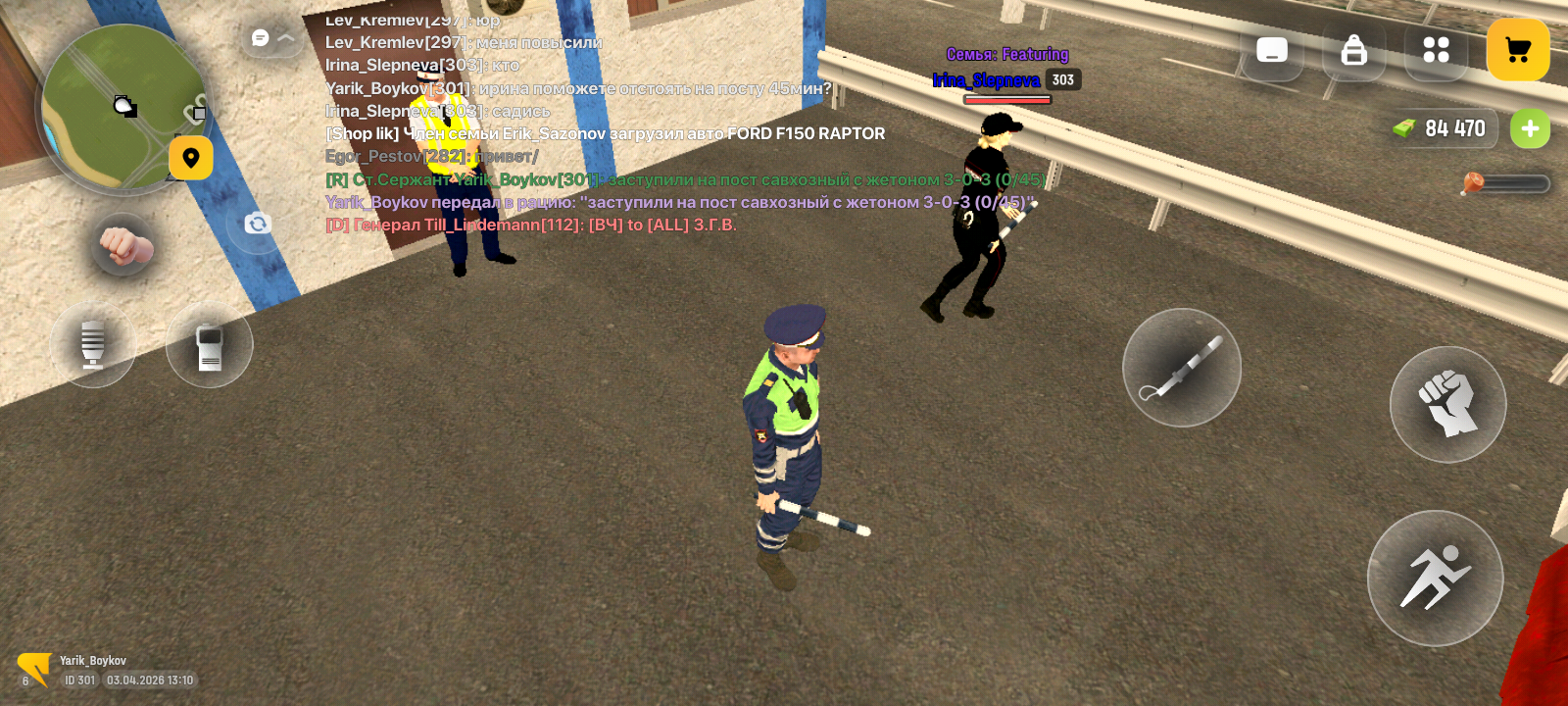Viewport: 1568px width, 706px height.
Task: Open the backpack inventory
Action: tap(1354, 50)
